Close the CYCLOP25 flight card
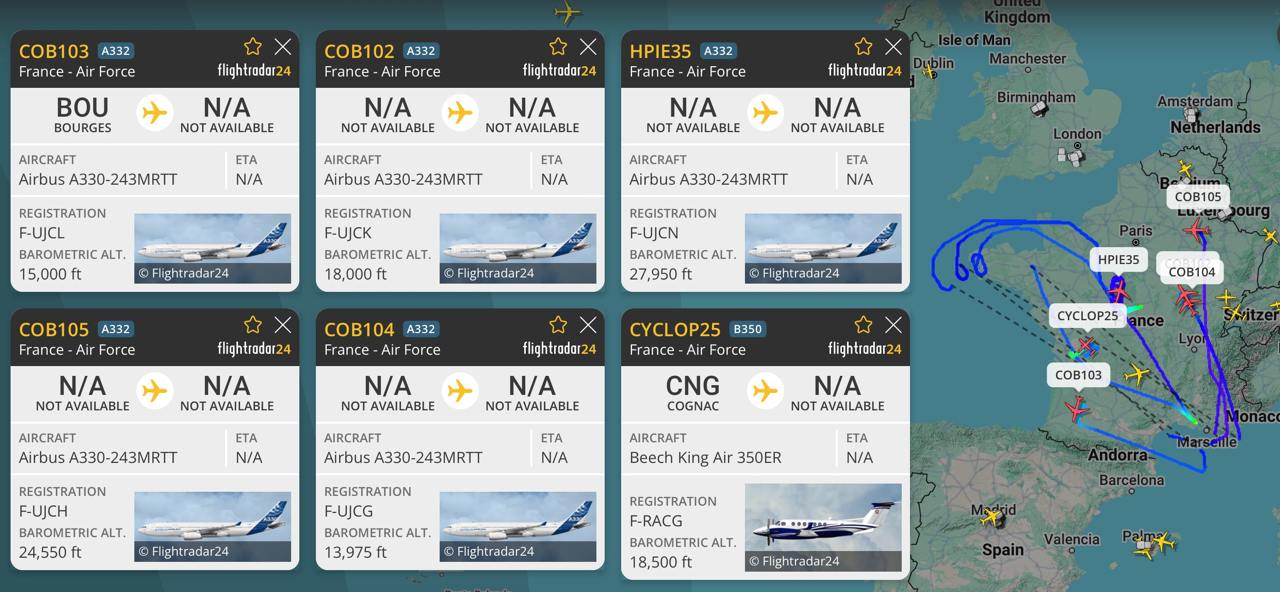This screenshot has width=1280, height=592. pos(893,325)
